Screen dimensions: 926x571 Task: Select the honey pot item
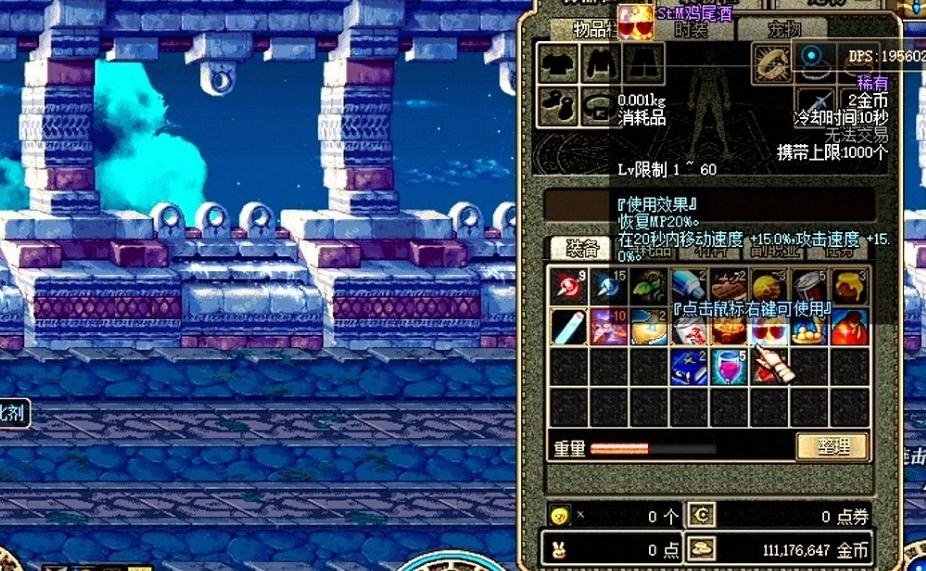tap(849, 286)
